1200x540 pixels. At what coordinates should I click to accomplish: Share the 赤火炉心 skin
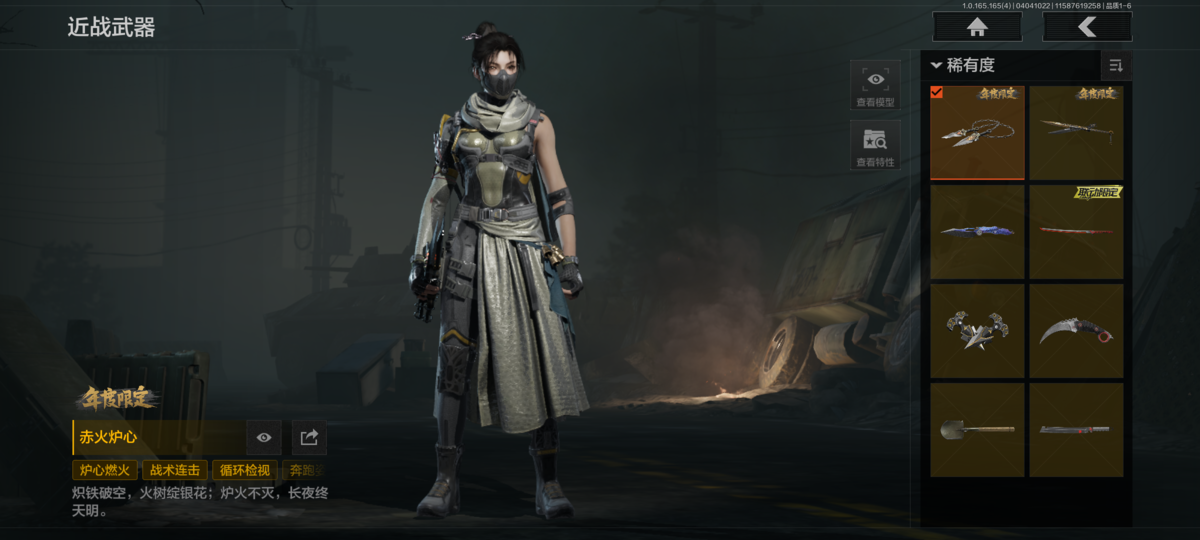(x=309, y=437)
